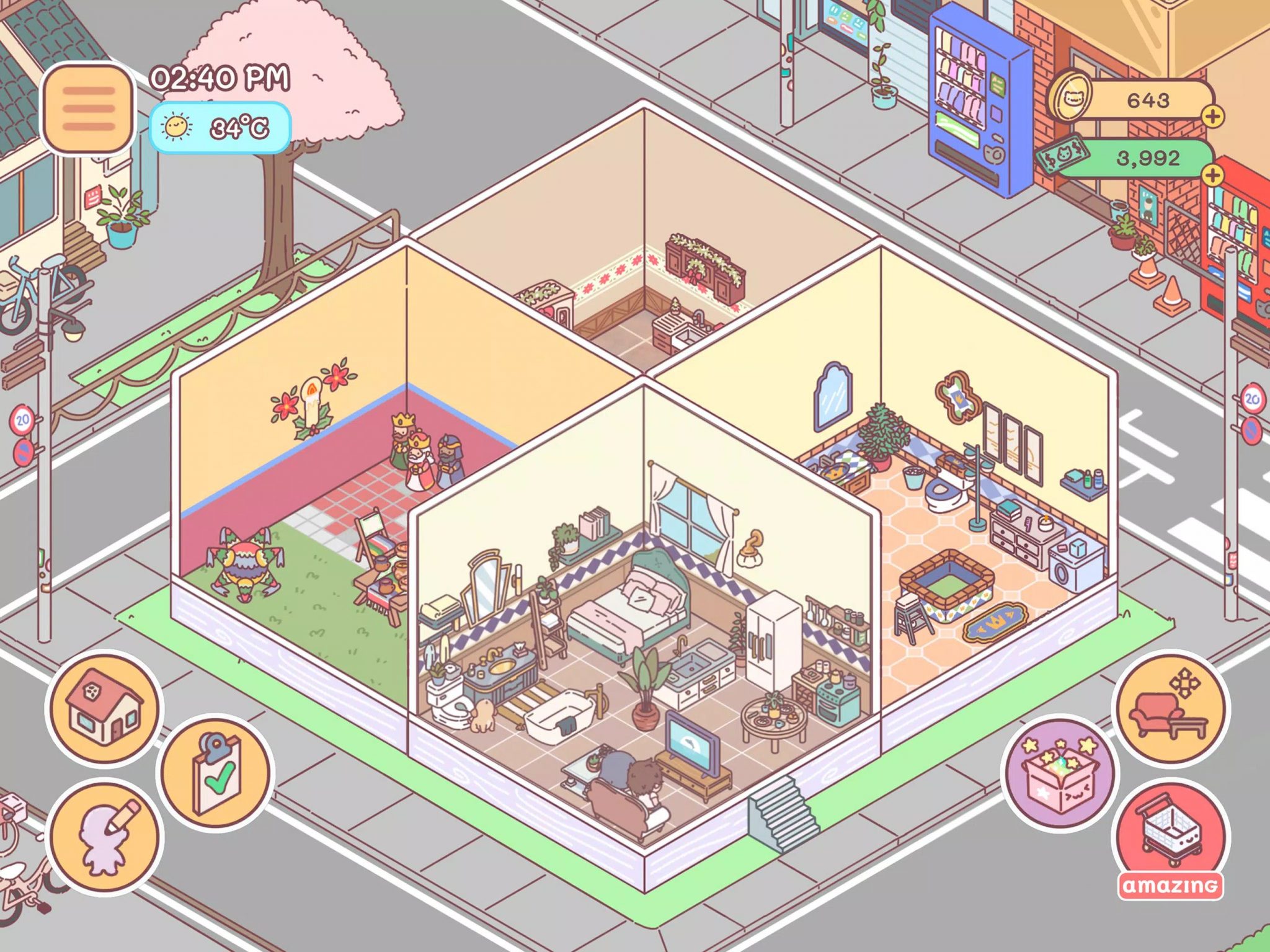The height and width of the screenshot is (952, 1270).
Task: Tap the sunny weather temperature widget
Action: tap(220, 128)
